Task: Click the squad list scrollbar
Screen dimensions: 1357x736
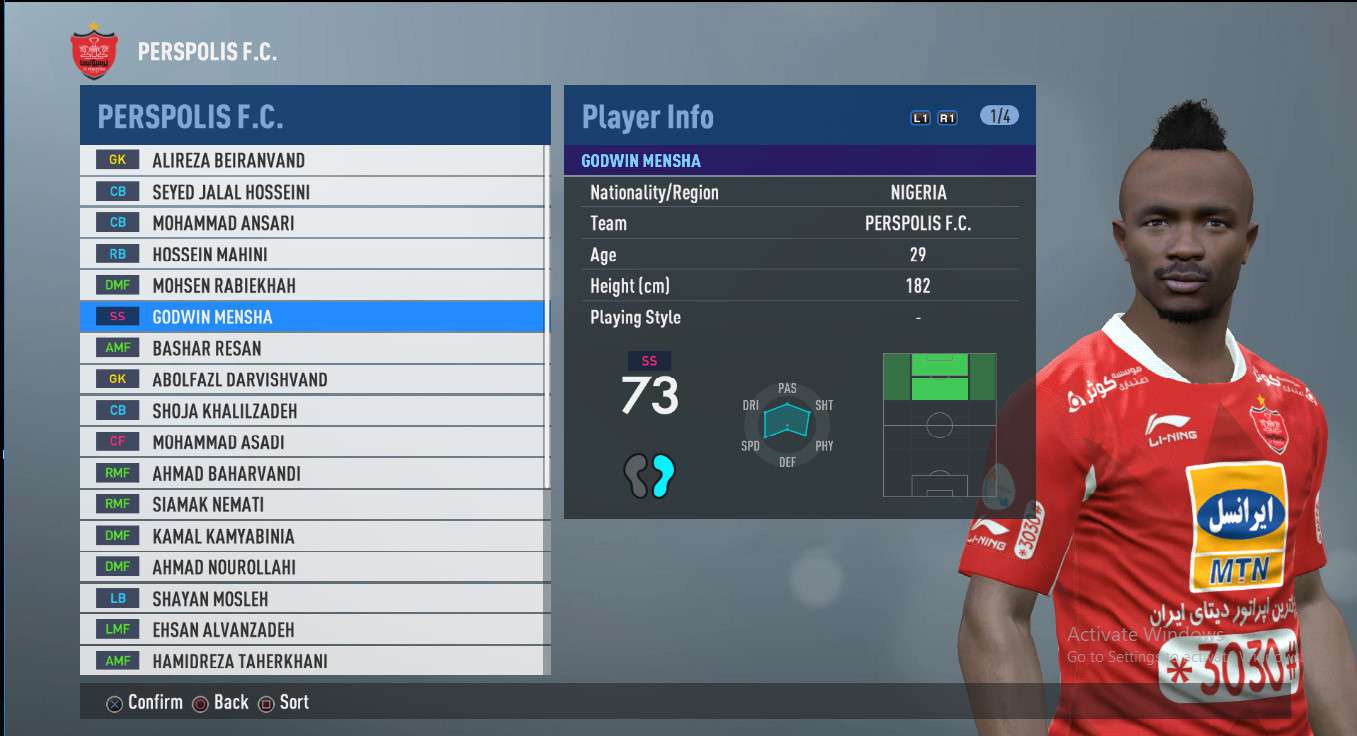Action: (547, 400)
